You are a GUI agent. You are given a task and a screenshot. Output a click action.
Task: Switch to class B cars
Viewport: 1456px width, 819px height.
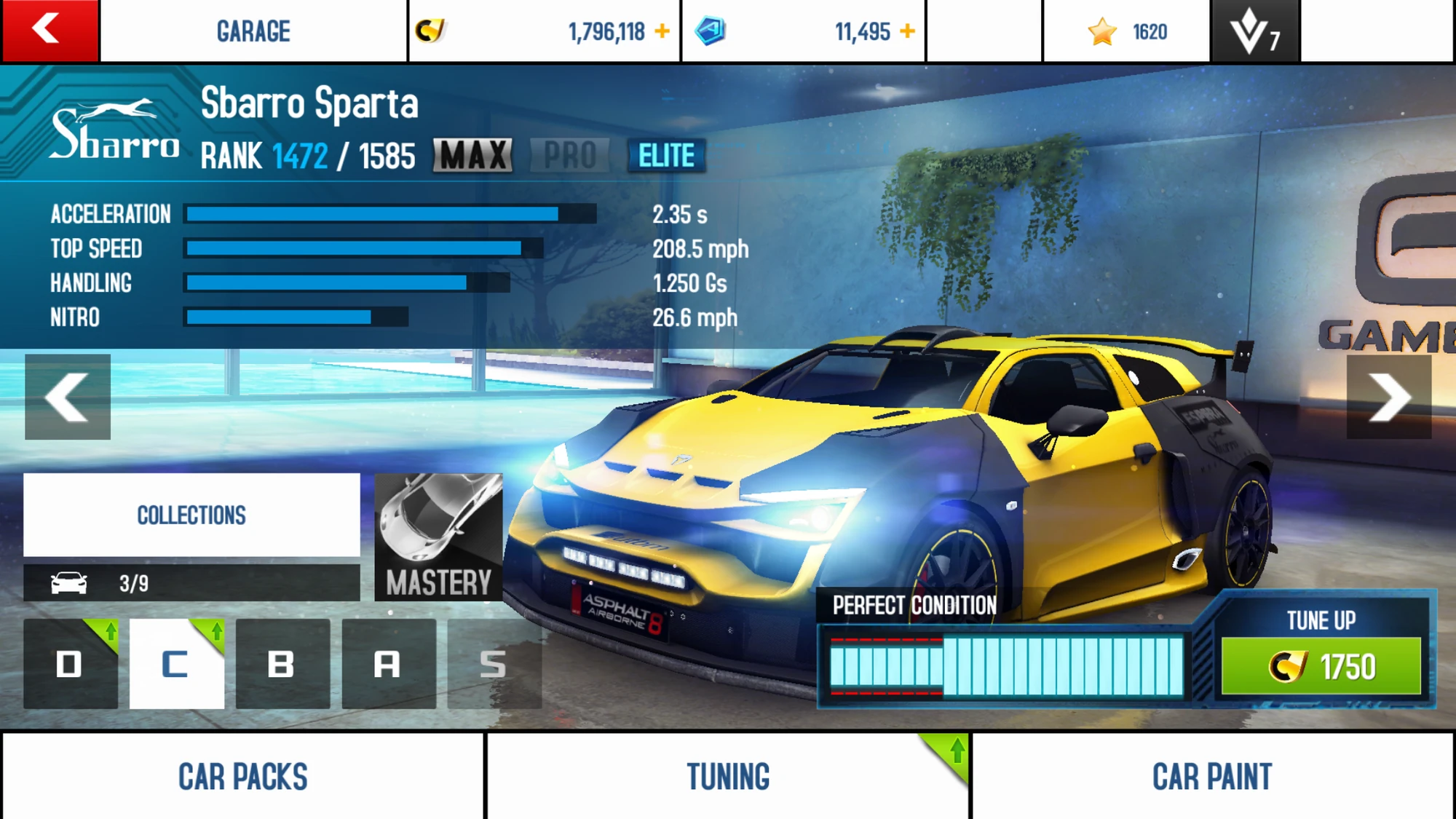pyautogui.click(x=282, y=663)
